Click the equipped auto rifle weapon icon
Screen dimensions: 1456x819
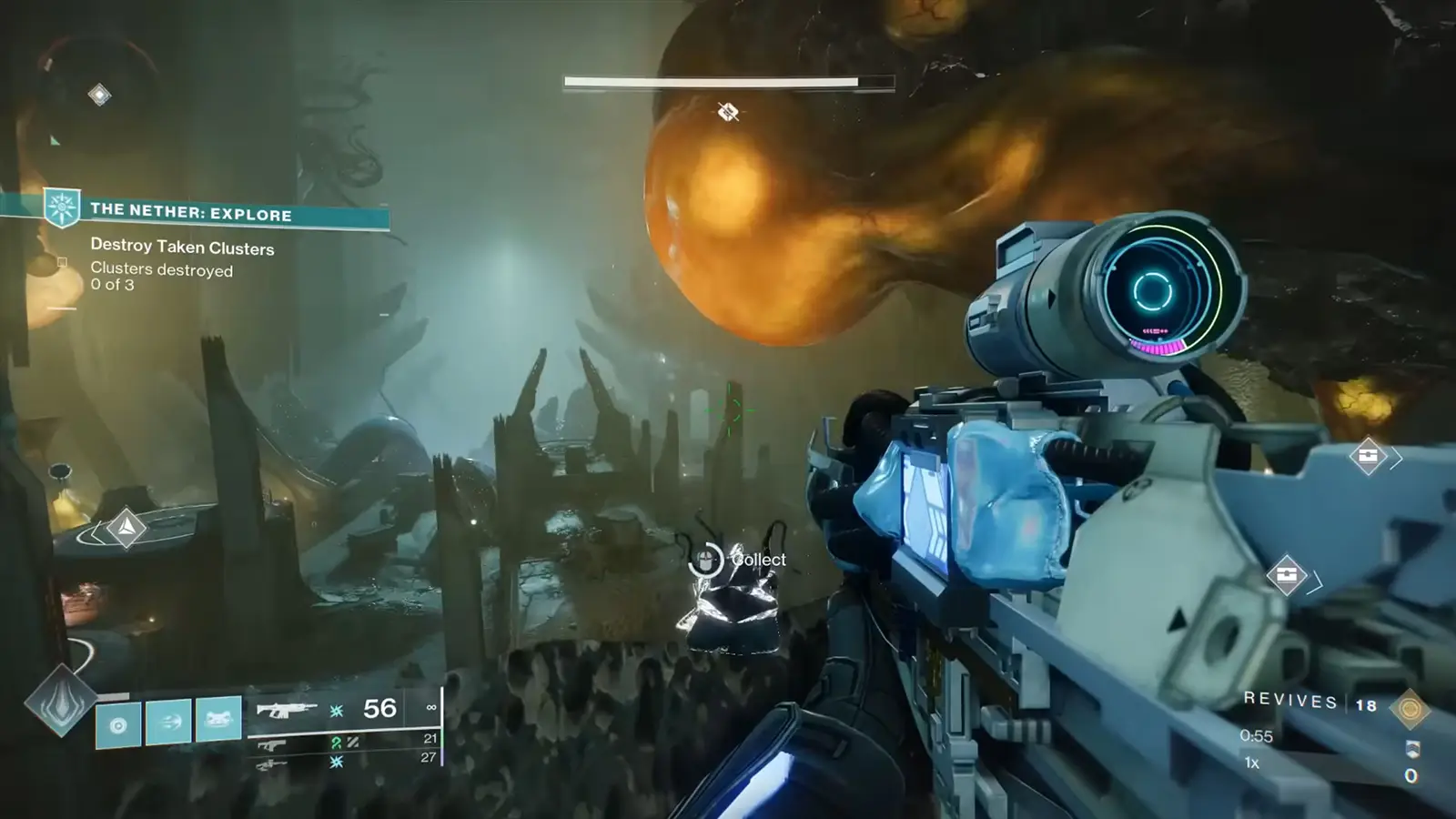[x=286, y=710]
